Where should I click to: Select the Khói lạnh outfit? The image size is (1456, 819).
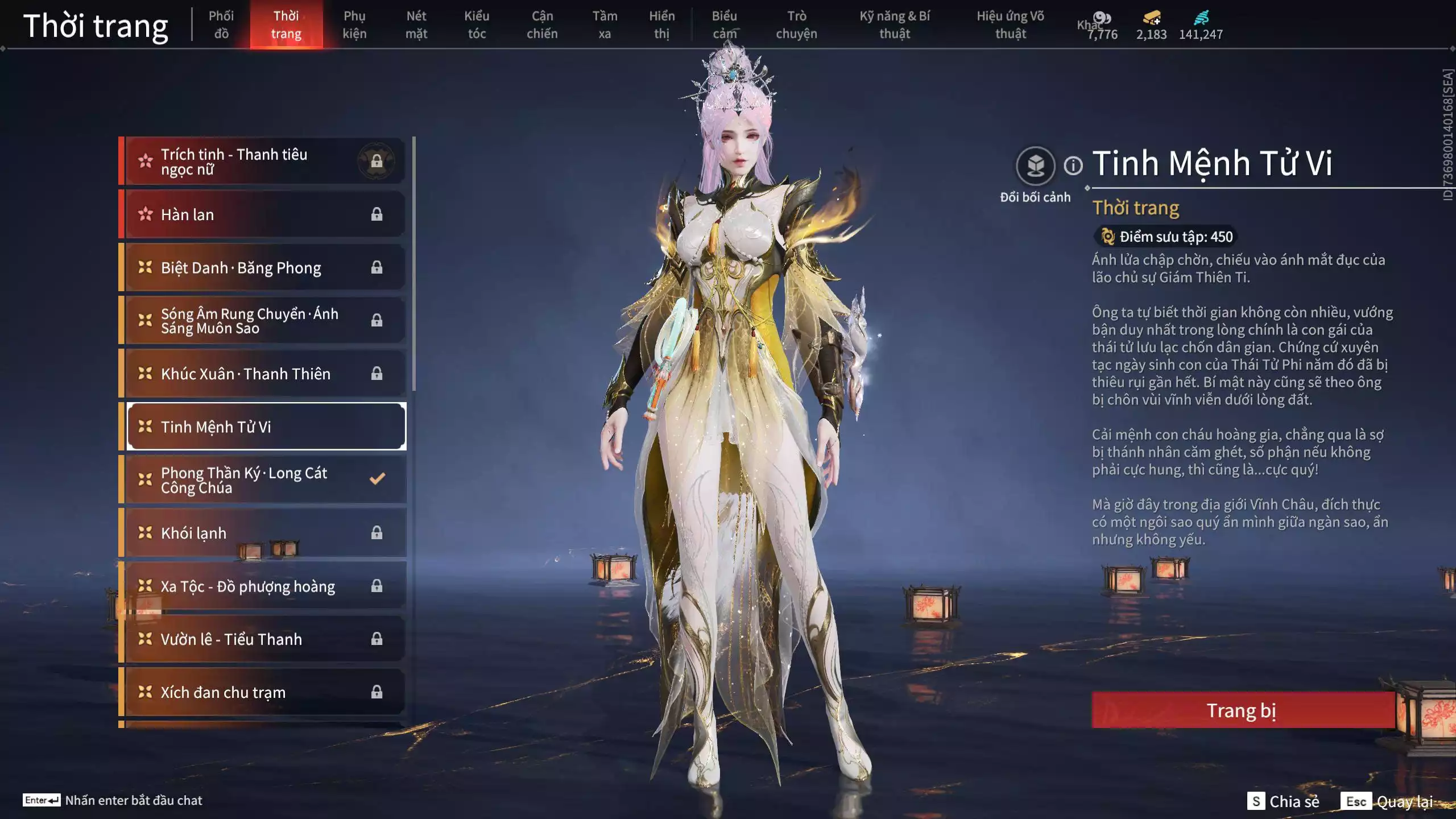pos(265,533)
